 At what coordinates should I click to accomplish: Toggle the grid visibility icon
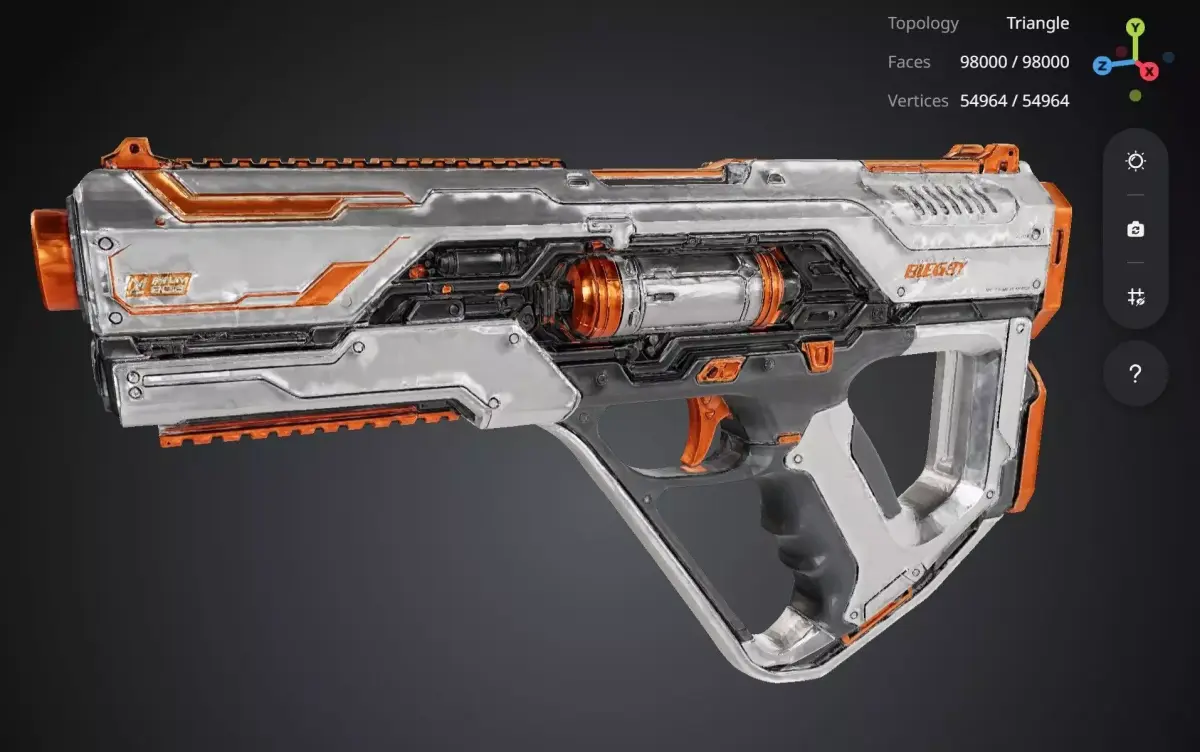1135,297
